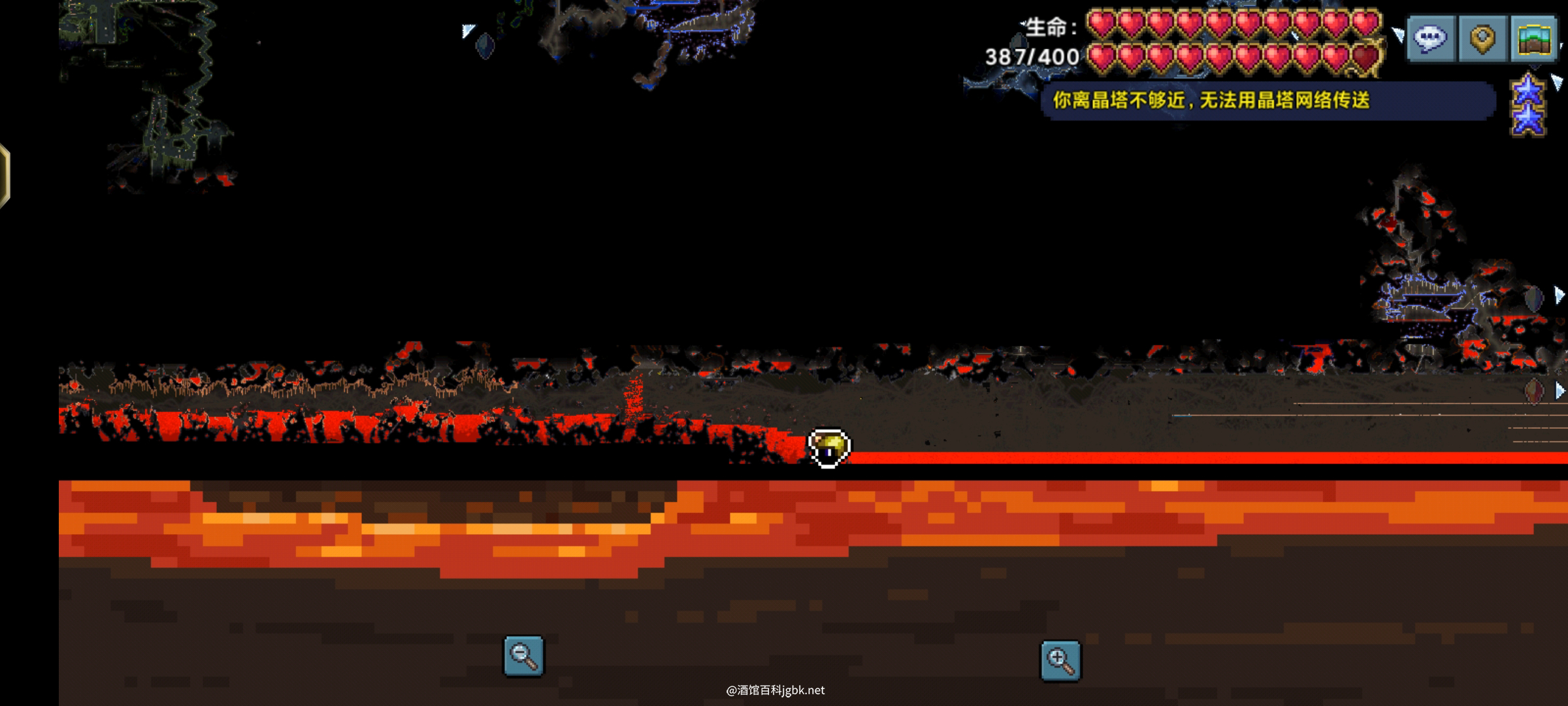Zoom out the map with the minus magnifier
This screenshot has width=1568, height=706.
point(523,656)
